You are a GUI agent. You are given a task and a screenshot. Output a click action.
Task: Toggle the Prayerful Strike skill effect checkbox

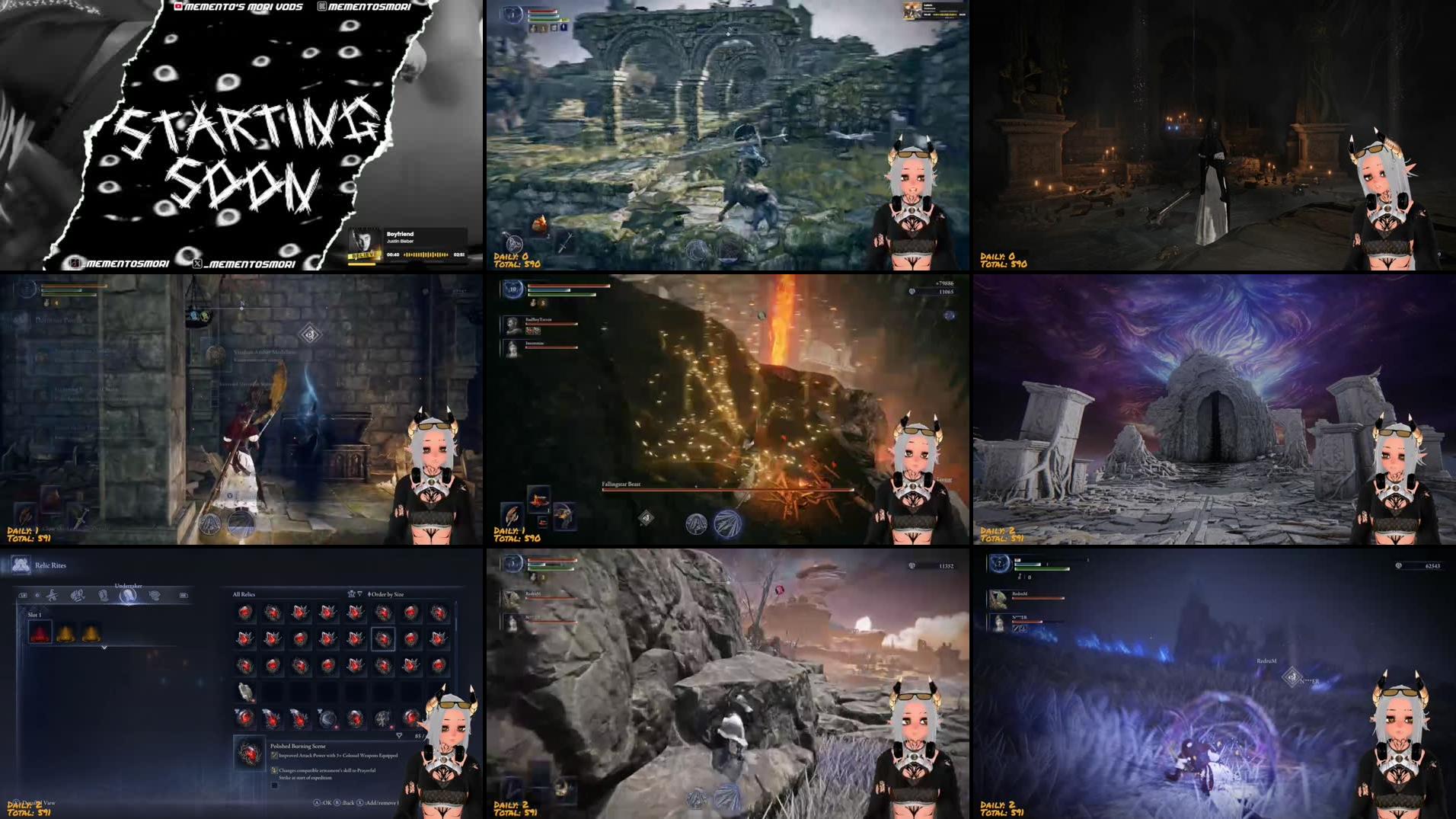pyautogui.click(x=275, y=770)
